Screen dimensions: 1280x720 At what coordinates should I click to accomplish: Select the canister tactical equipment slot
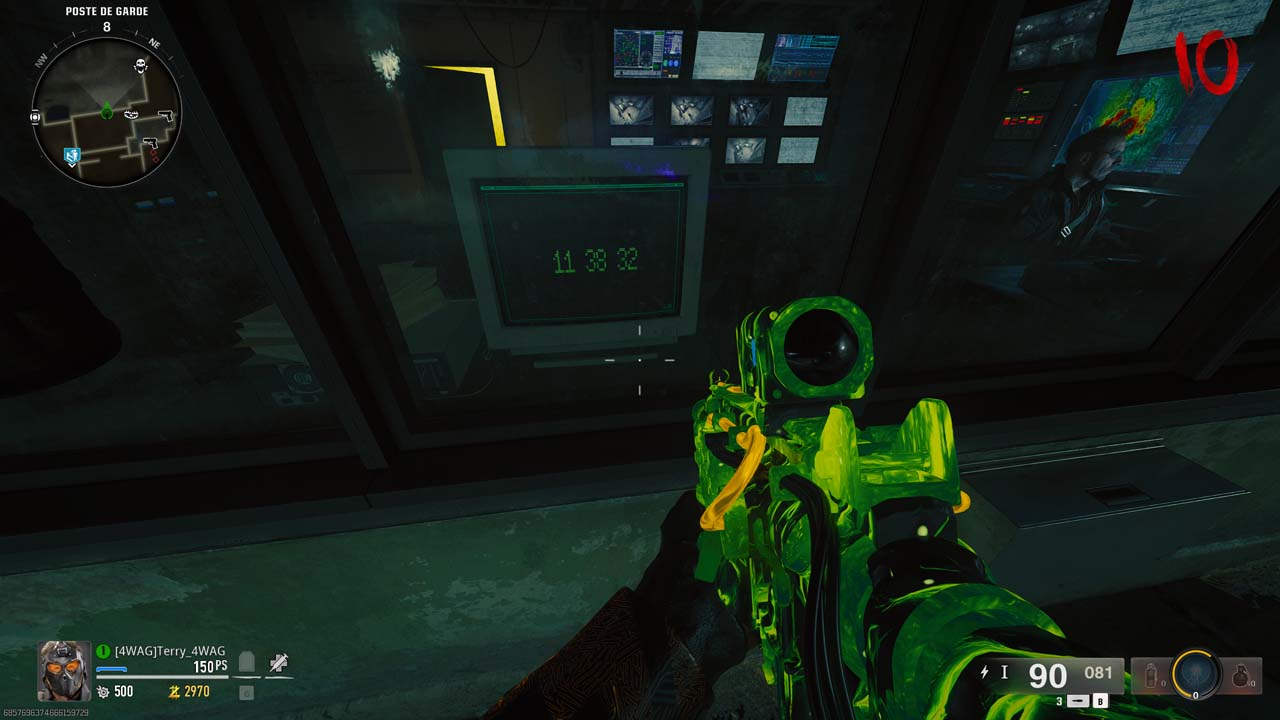[x=1150, y=676]
